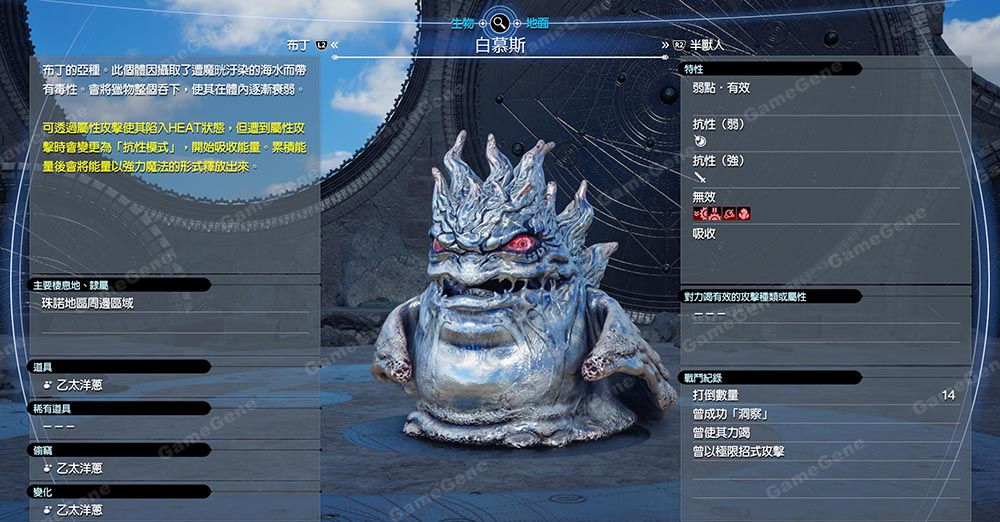
Task: Go to next enemy entry 半獸人
Action: pos(706,45)
